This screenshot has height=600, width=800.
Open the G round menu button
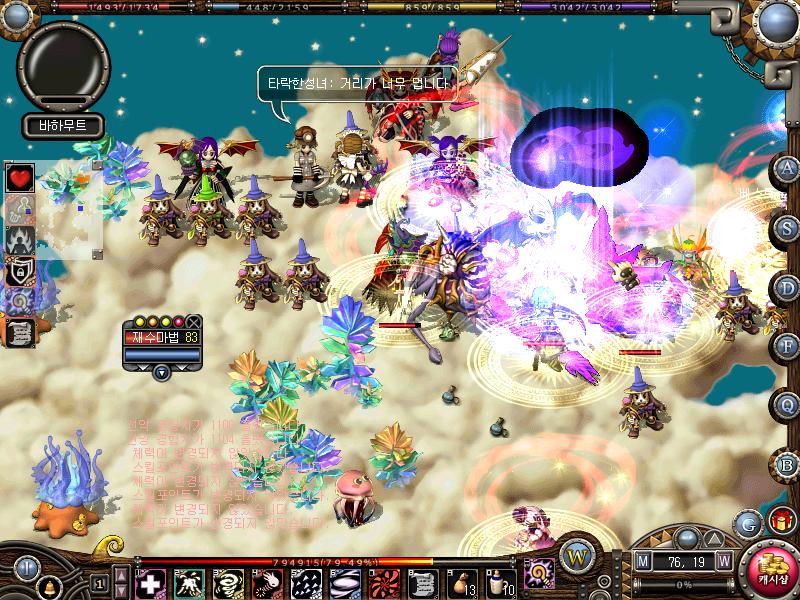tap(747, 522)
